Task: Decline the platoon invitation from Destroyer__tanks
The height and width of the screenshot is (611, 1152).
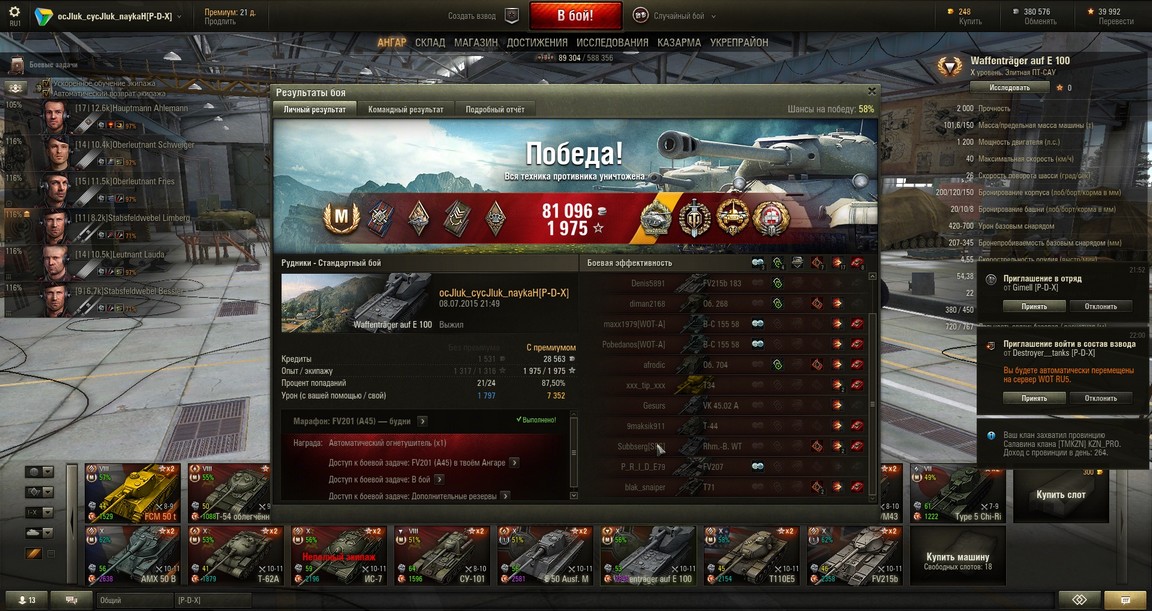Action: 1101,398
